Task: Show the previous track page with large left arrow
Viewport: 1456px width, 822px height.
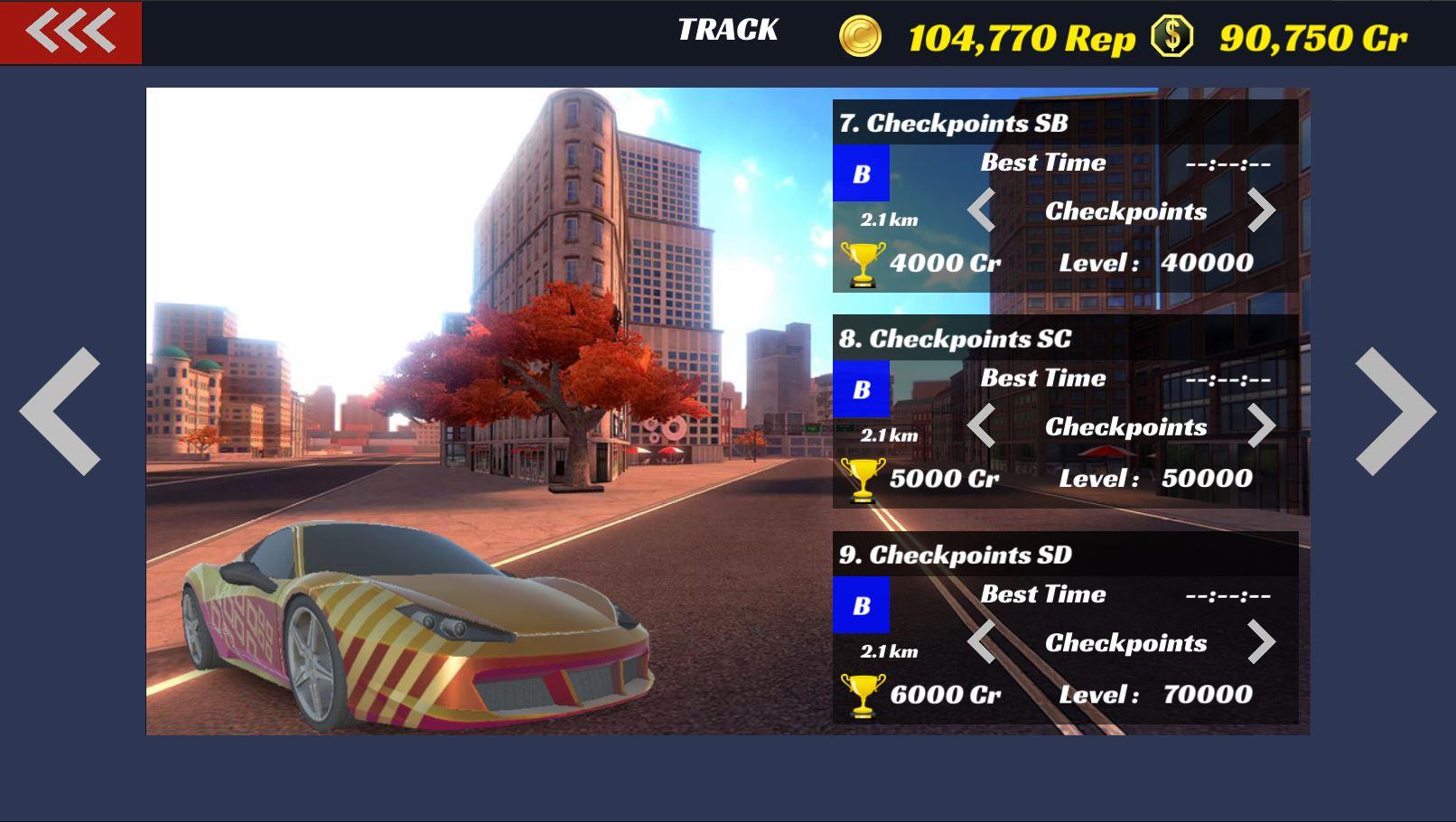Action: pos(61,412)
